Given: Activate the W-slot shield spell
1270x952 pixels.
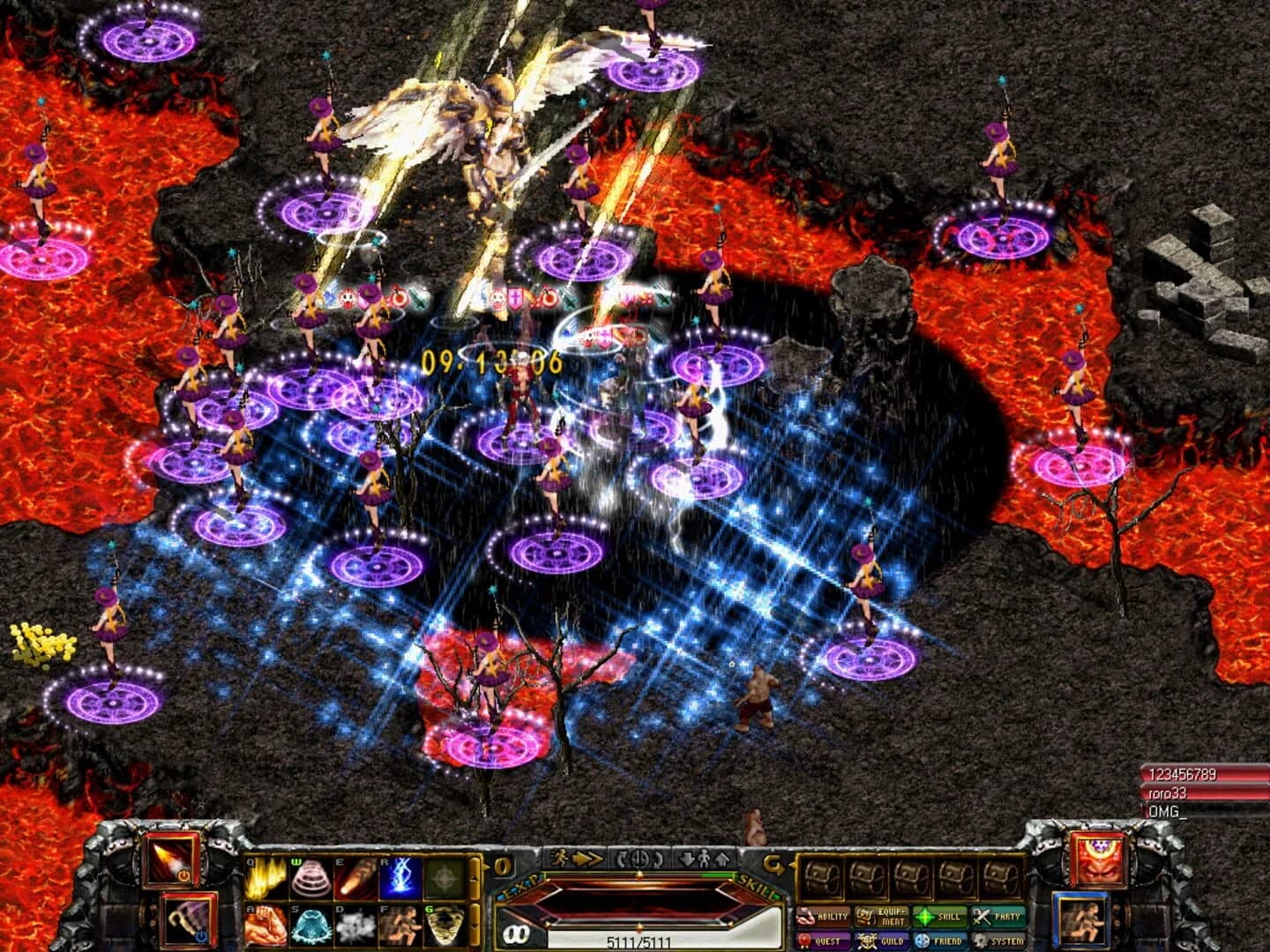Looking at the screenshot, I should pos(311,877).
